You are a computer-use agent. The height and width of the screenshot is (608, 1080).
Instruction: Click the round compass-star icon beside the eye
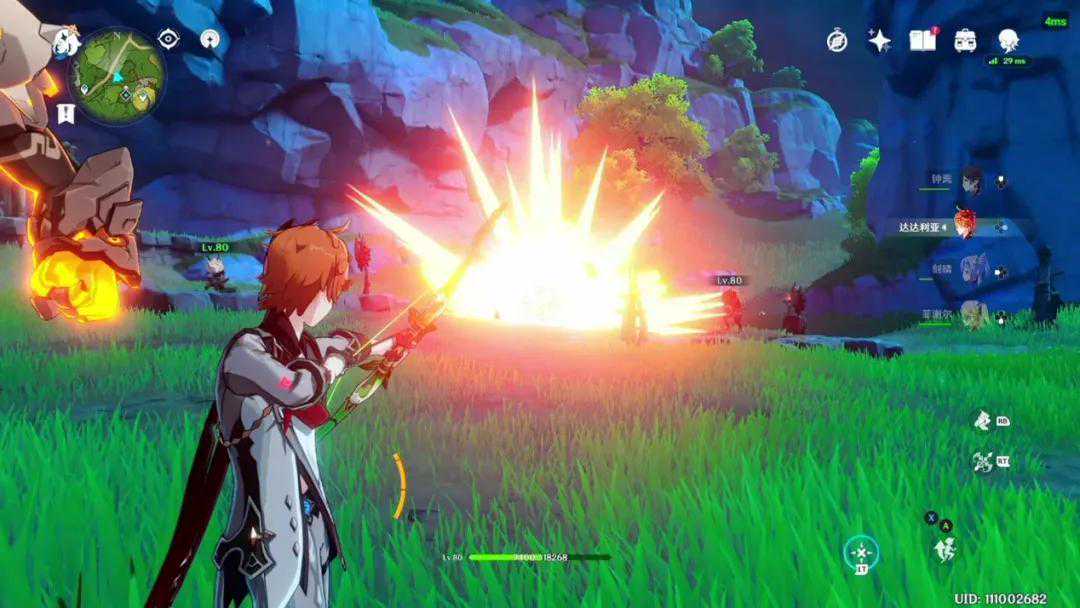(210, 39)
